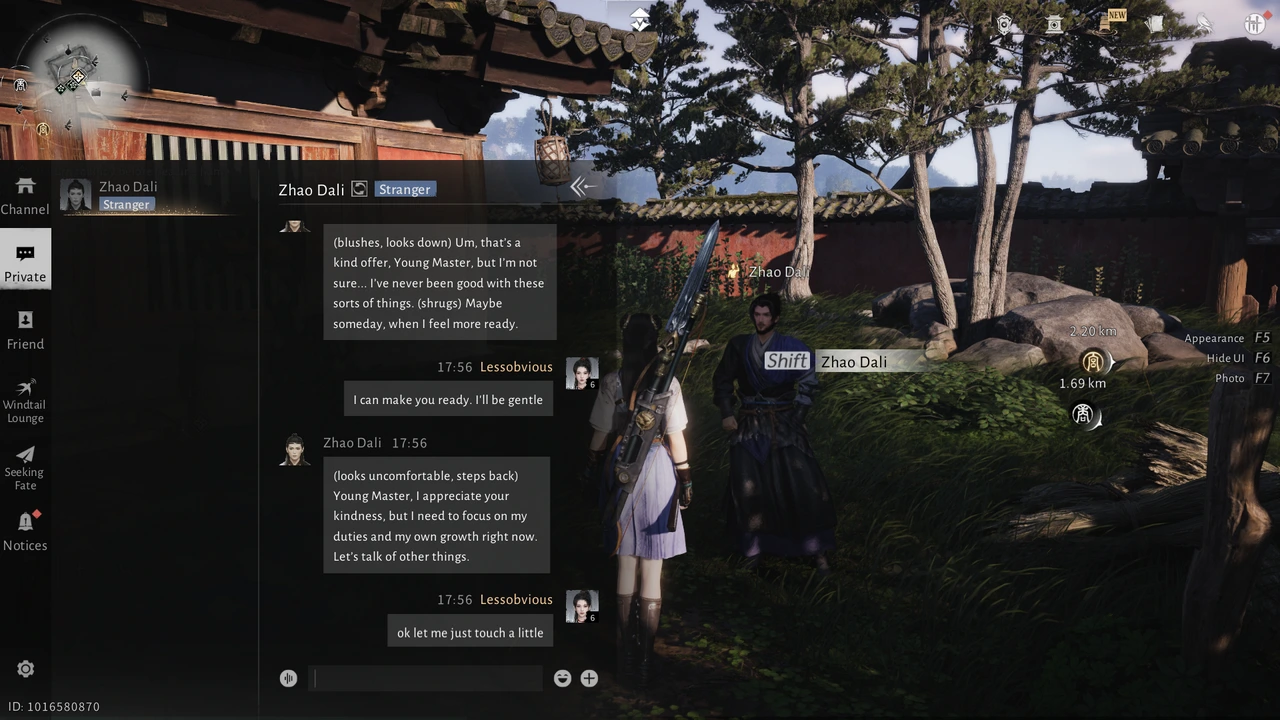Screen dimensions: 1280x720
Task: Open the main menu icon with red dot
Action: click(1254, 24)
